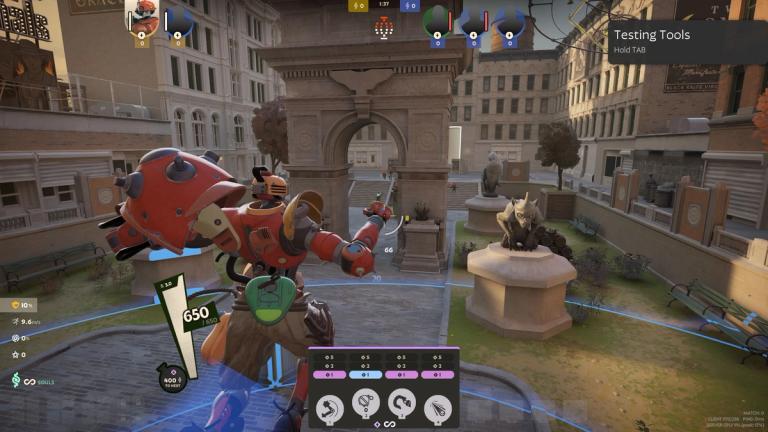Use the round bomb ability

pos(365,407)
